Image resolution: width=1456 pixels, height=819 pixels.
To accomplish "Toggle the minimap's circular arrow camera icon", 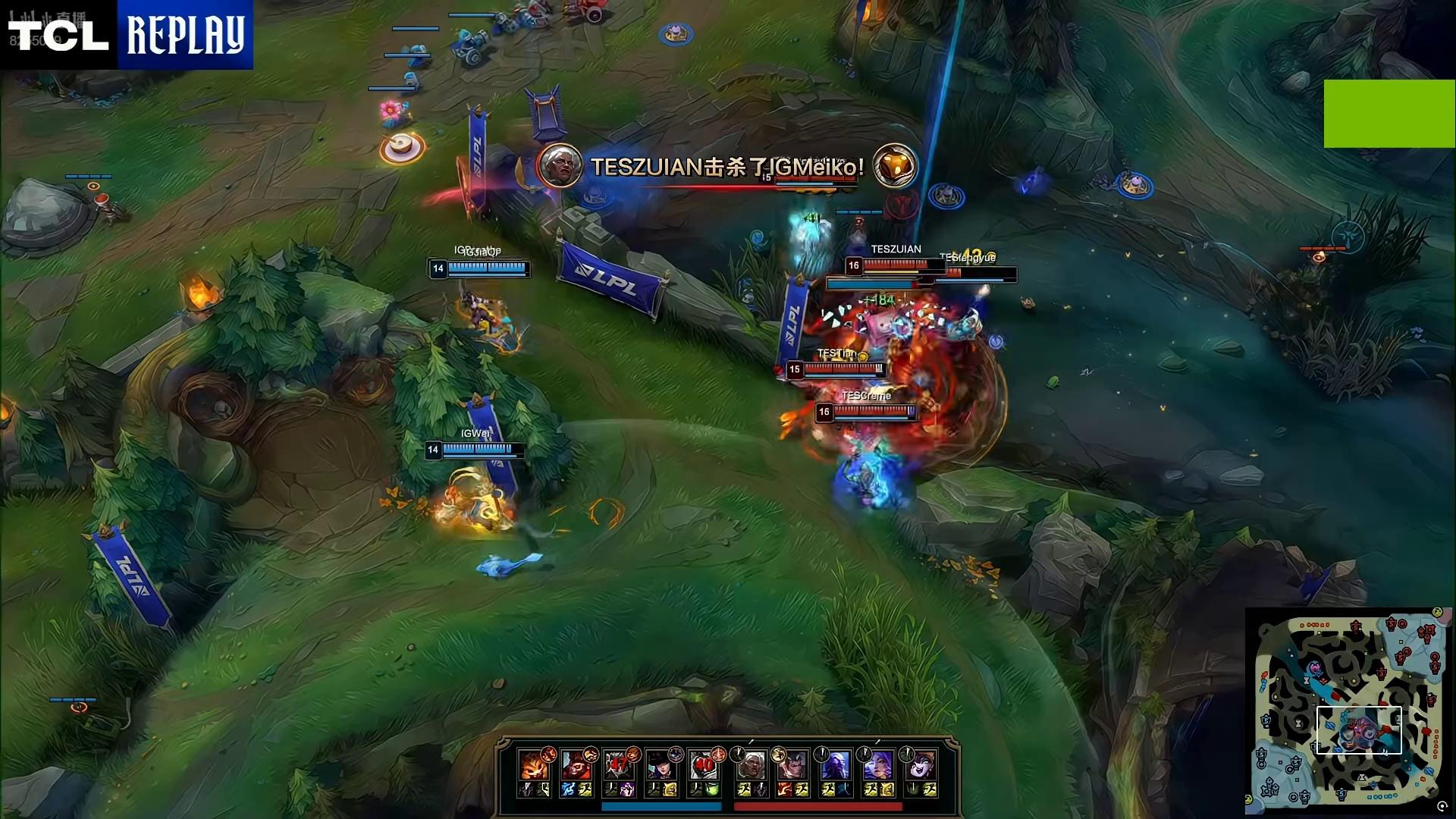I will point(1442,807).
